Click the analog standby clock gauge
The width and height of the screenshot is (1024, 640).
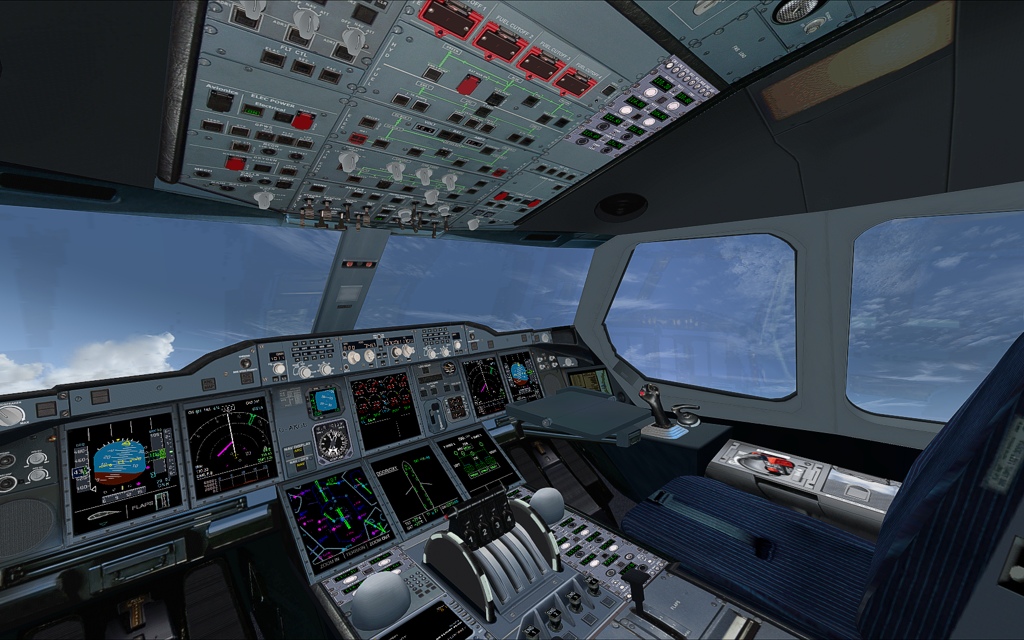(x=332, y=440)
